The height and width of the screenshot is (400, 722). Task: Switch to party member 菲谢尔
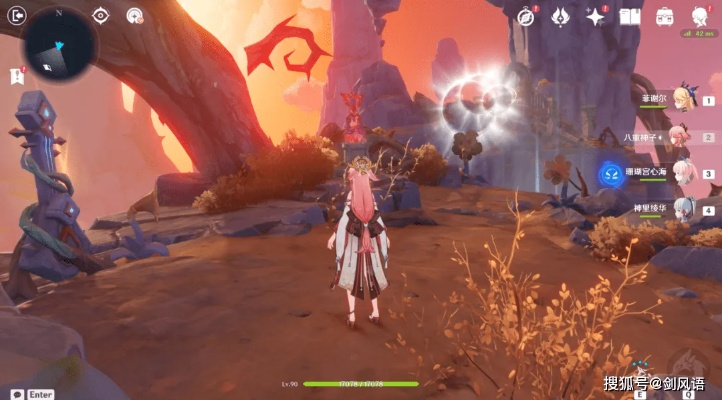(683, 99)
